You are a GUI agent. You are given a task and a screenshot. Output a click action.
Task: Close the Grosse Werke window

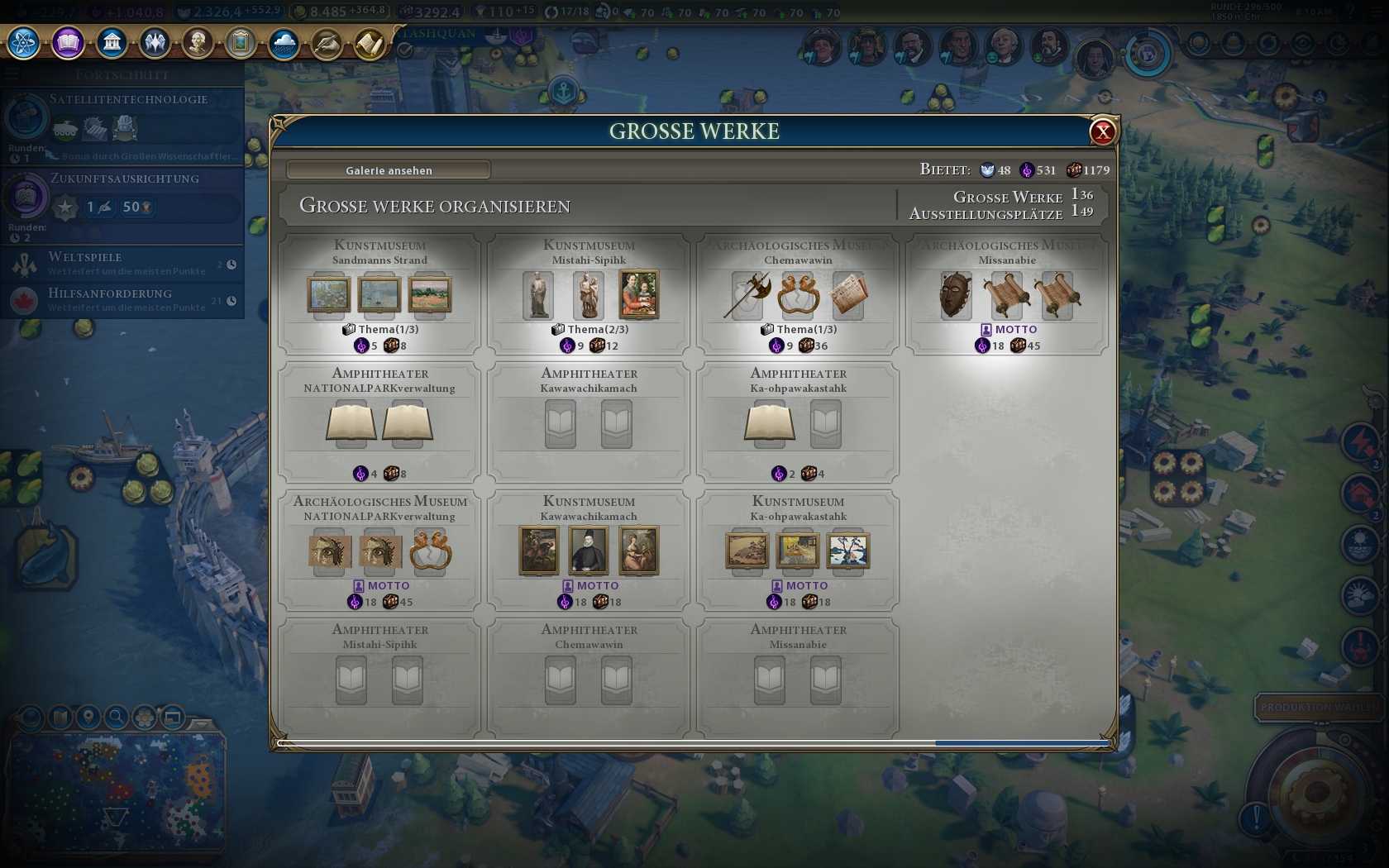[x=1103, y=131]
